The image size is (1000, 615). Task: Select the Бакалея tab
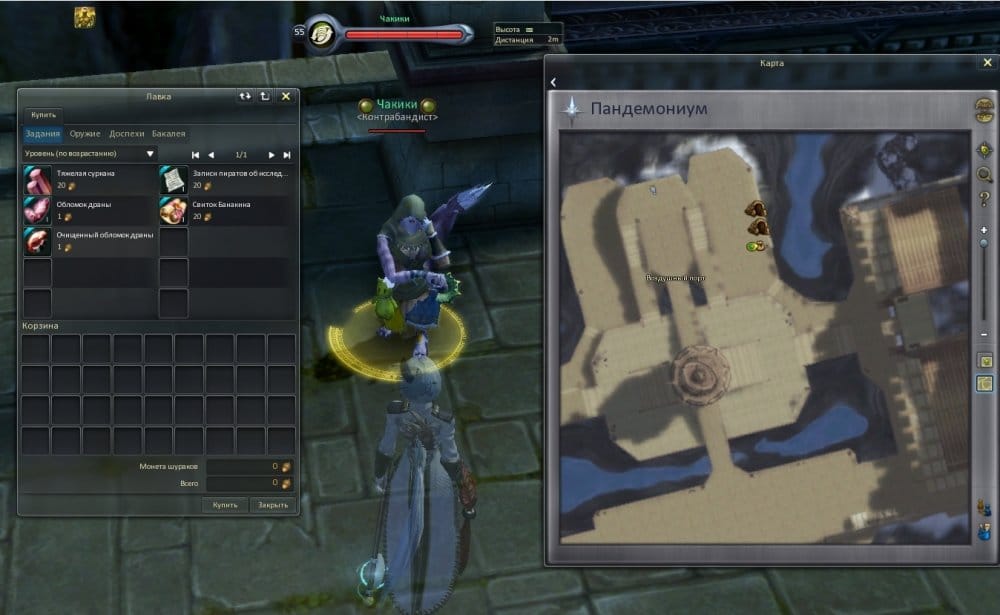tap(168, 133)
